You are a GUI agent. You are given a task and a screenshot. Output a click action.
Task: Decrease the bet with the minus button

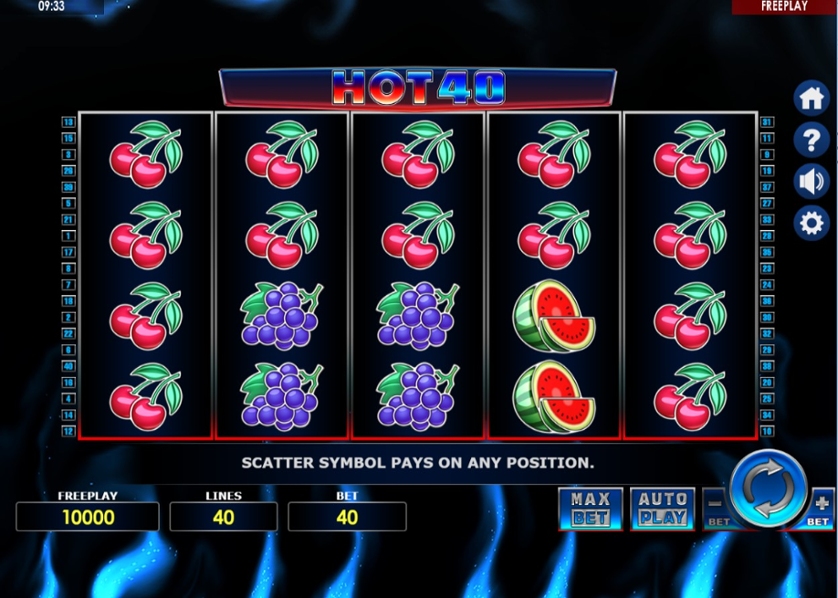(716, 506)
